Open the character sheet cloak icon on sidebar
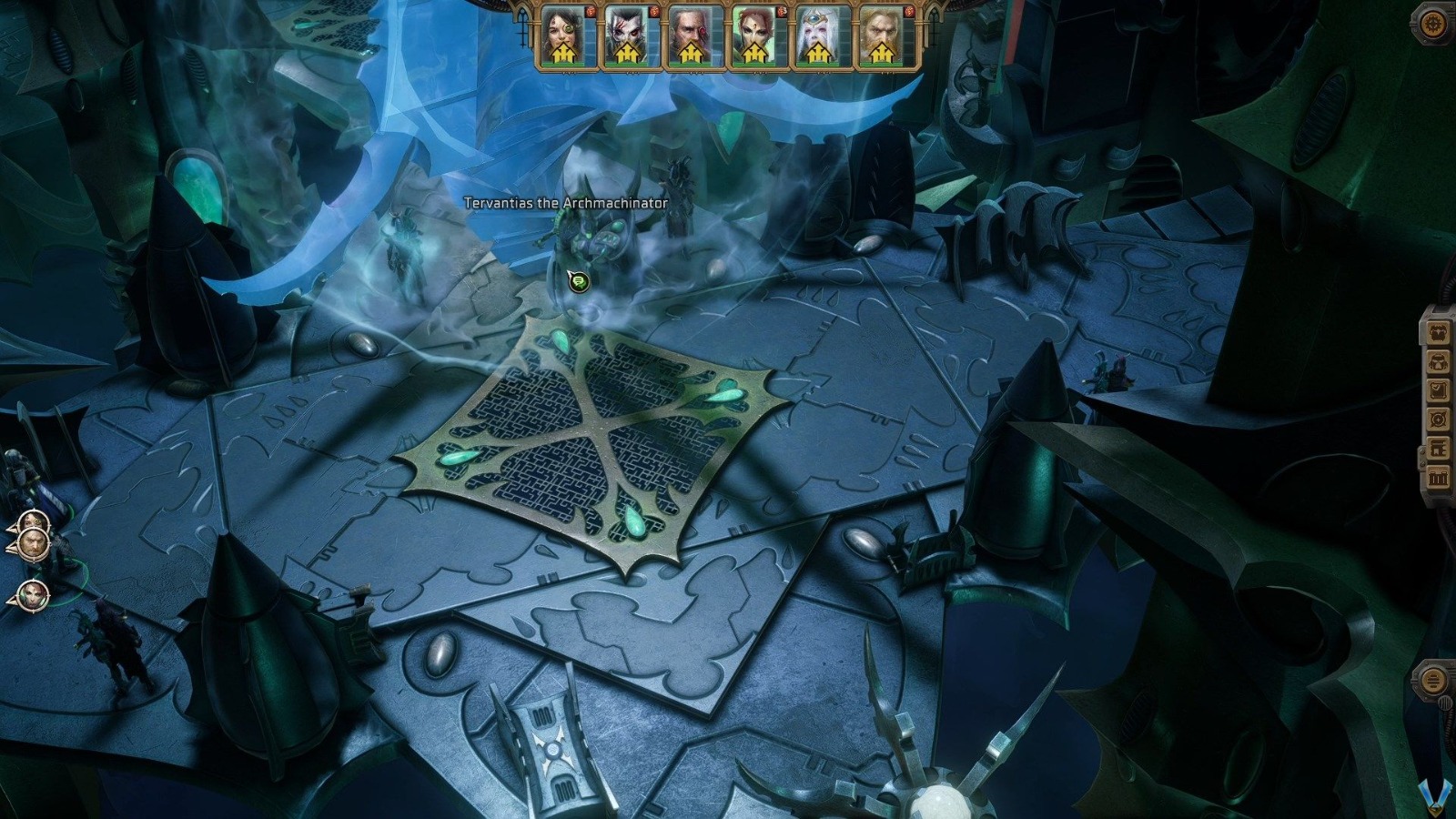 1439,333
